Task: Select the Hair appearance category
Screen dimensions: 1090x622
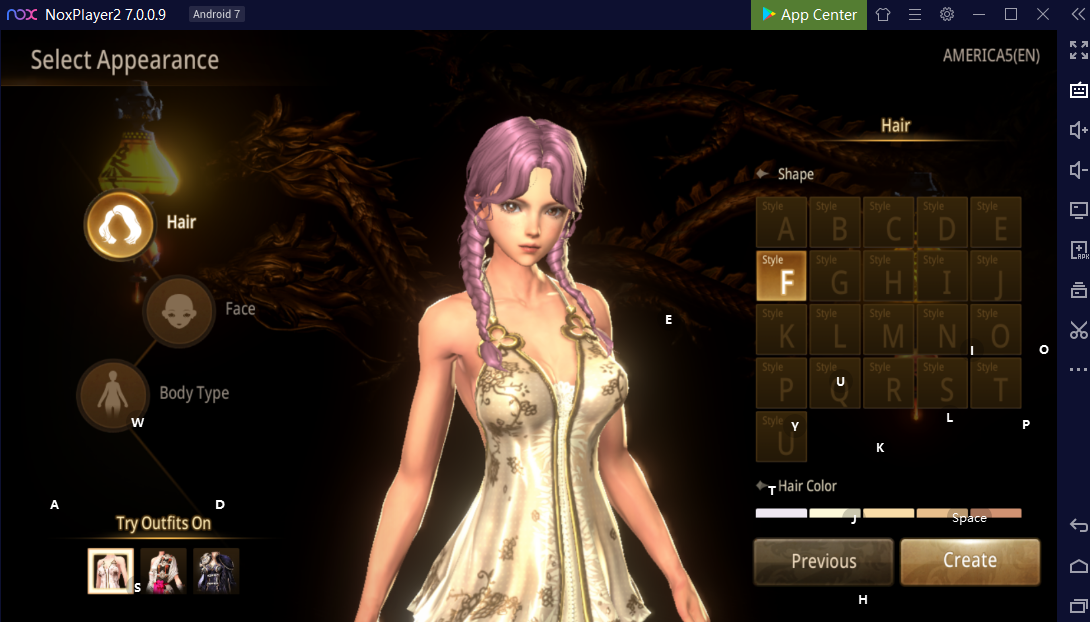Action: click(x=119, y=223)
